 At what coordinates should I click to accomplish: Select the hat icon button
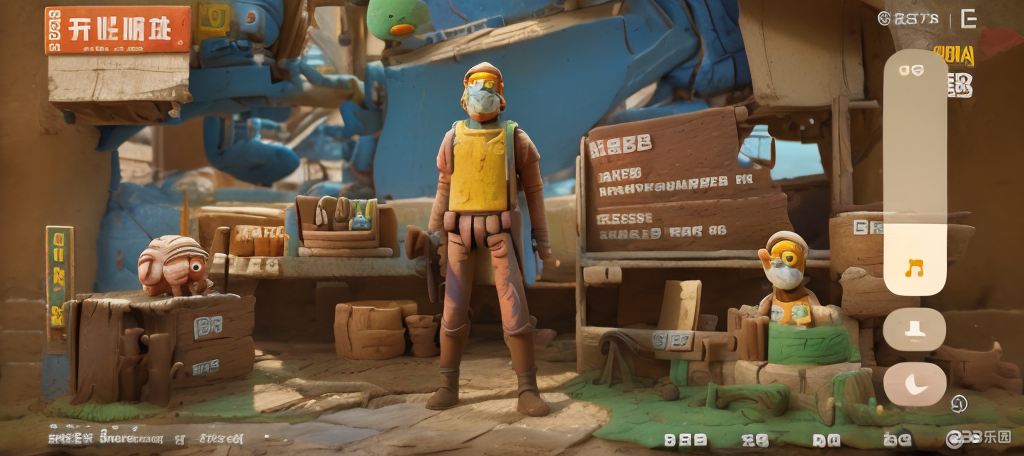[914, 328]
